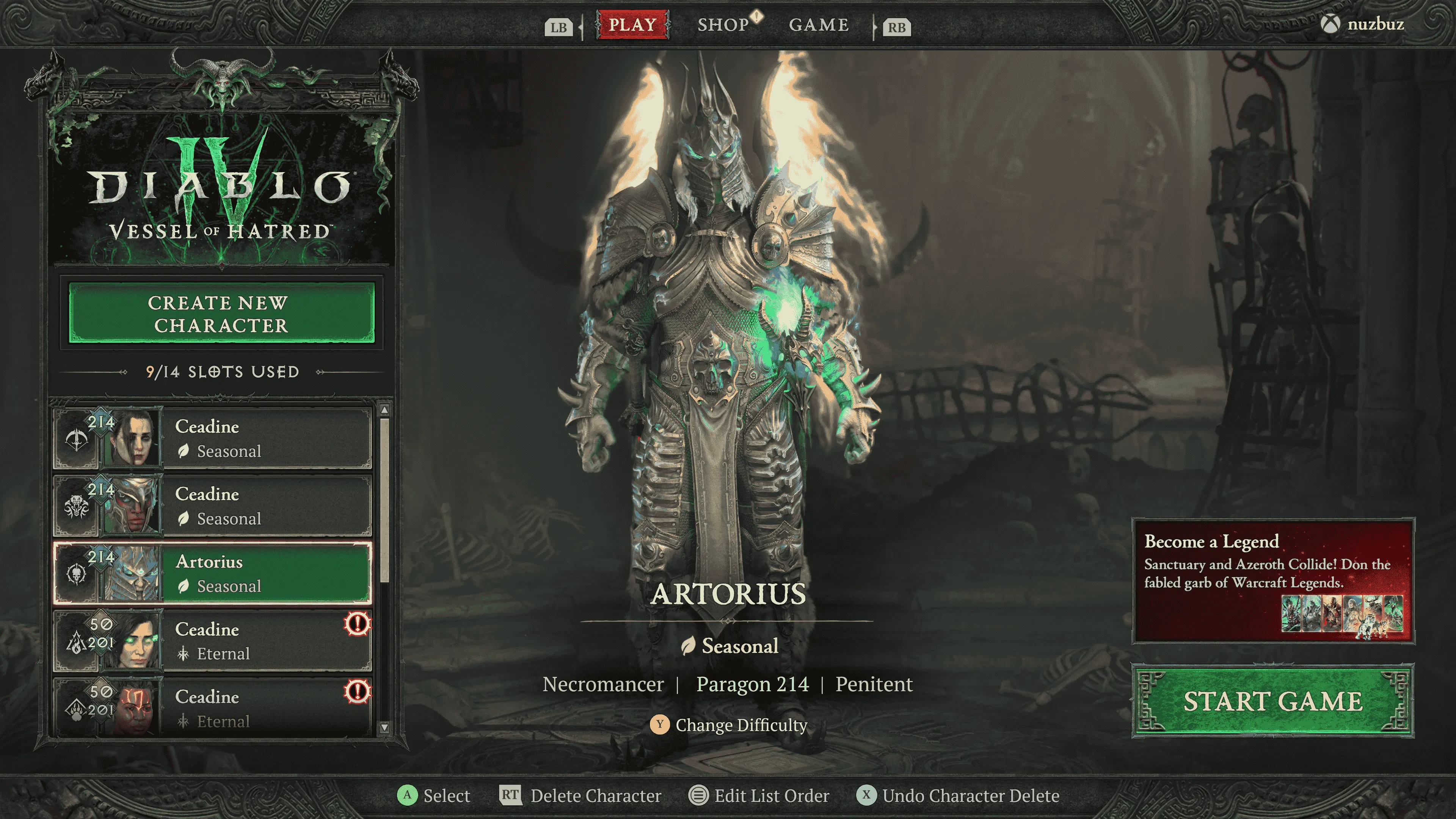Switch to the GAME tab

819,25
